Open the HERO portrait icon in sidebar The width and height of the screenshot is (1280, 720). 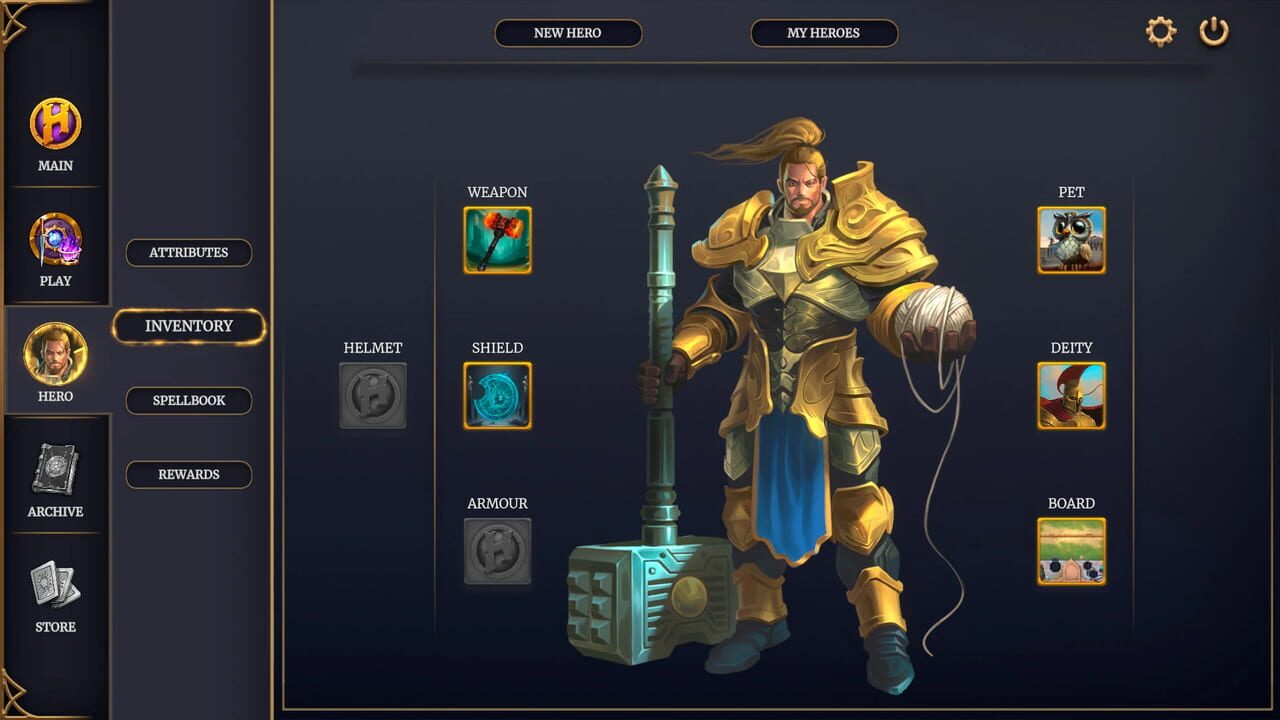55,353
